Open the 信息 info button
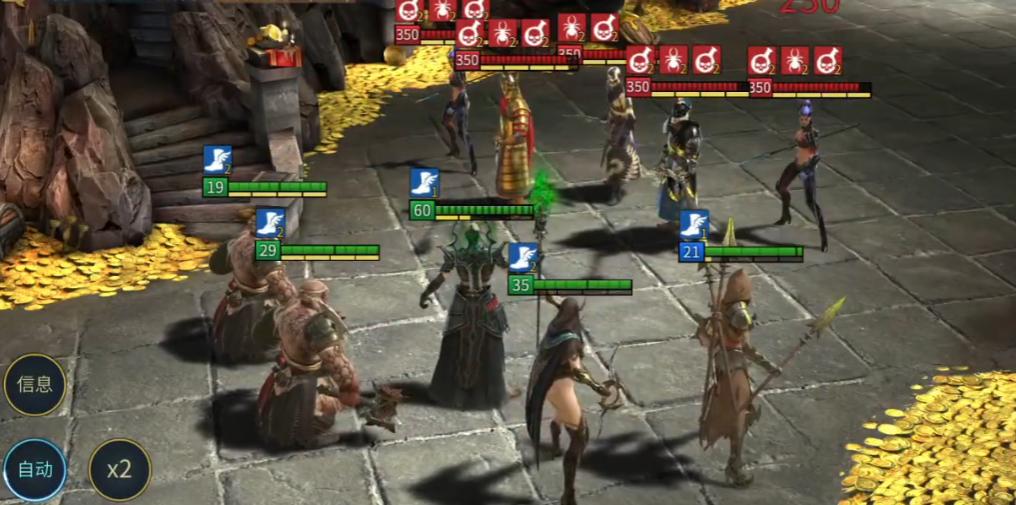 35,384
